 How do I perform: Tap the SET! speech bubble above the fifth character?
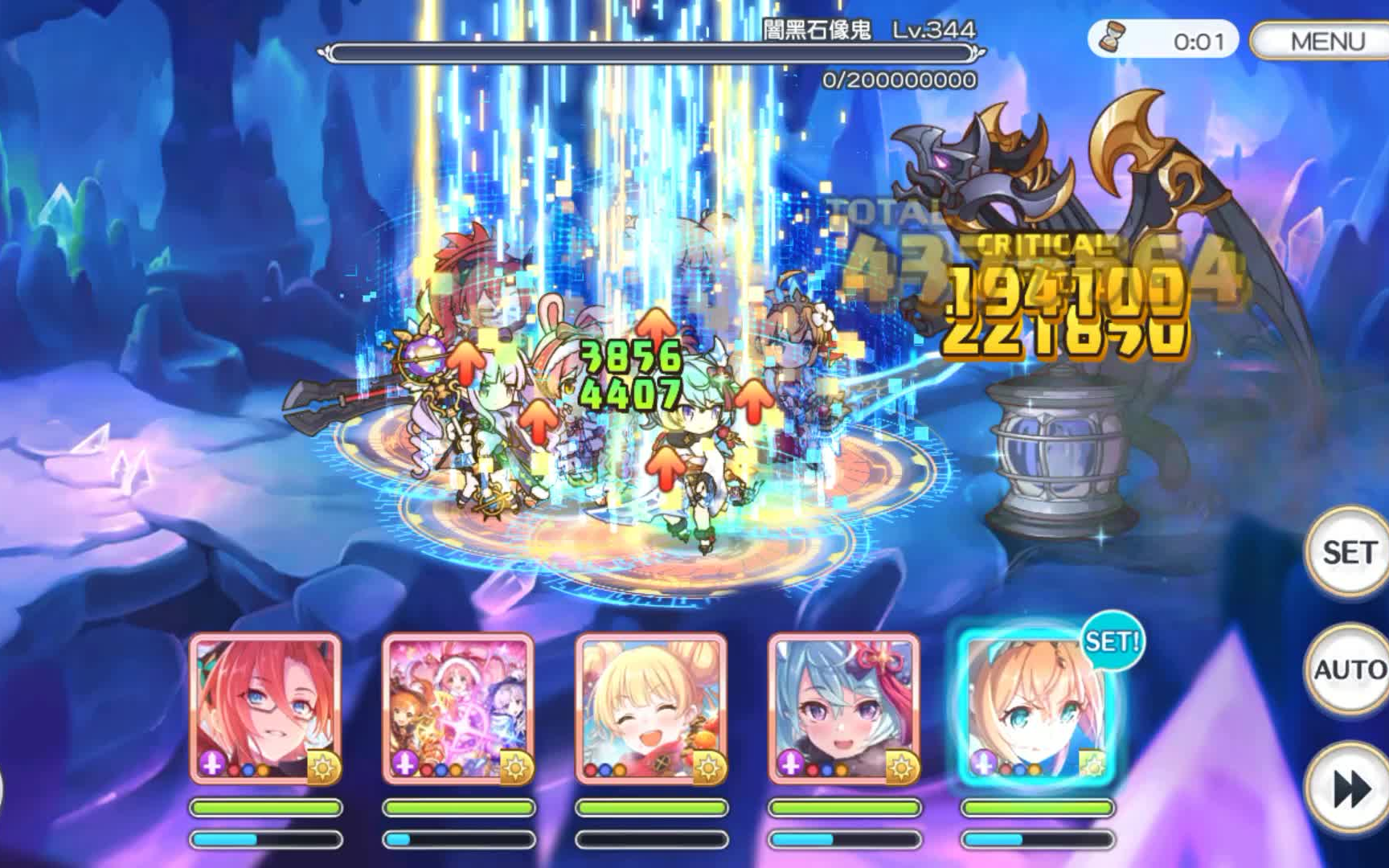(x=1112, y=641)
